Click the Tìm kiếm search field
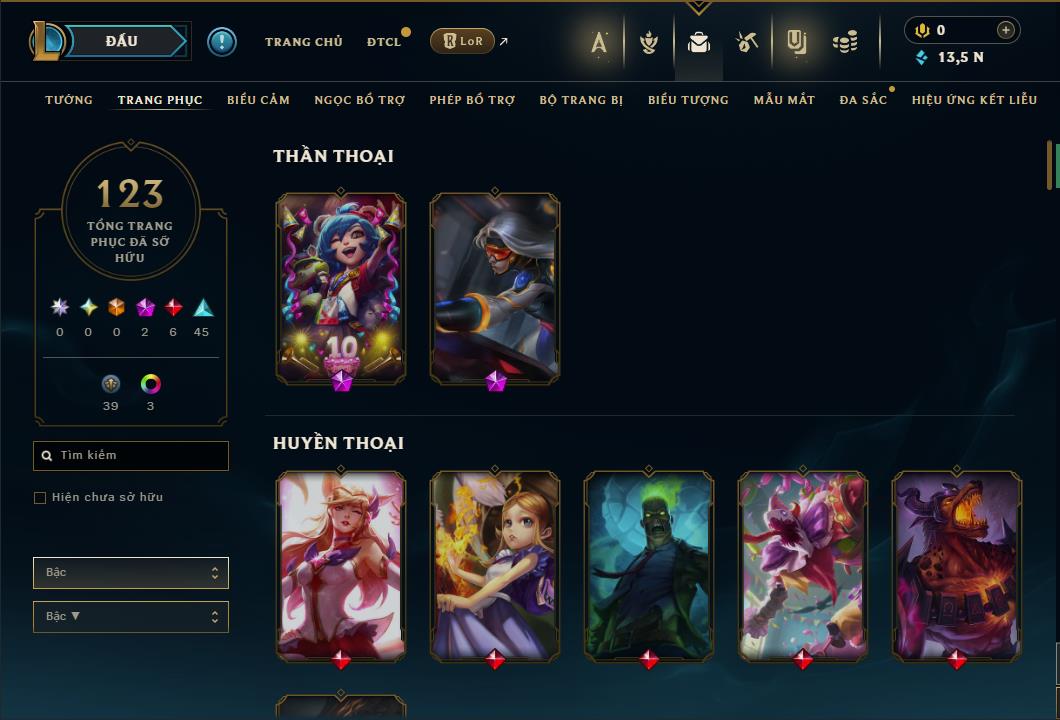Screen dimensions: 1060x720 pyautogui.click(x=131, y=456)
